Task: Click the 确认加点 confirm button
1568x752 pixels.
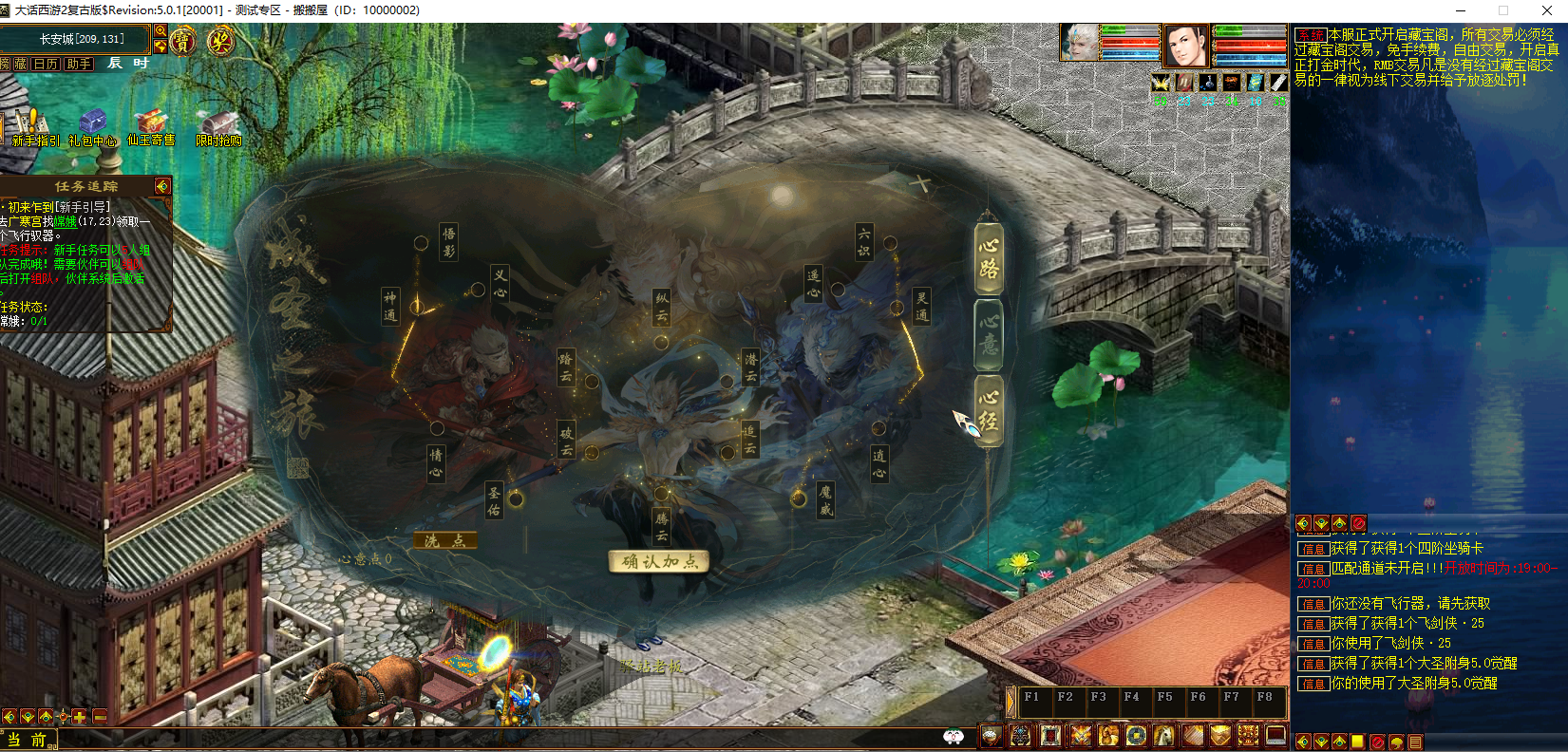Action: pos(659,561)
